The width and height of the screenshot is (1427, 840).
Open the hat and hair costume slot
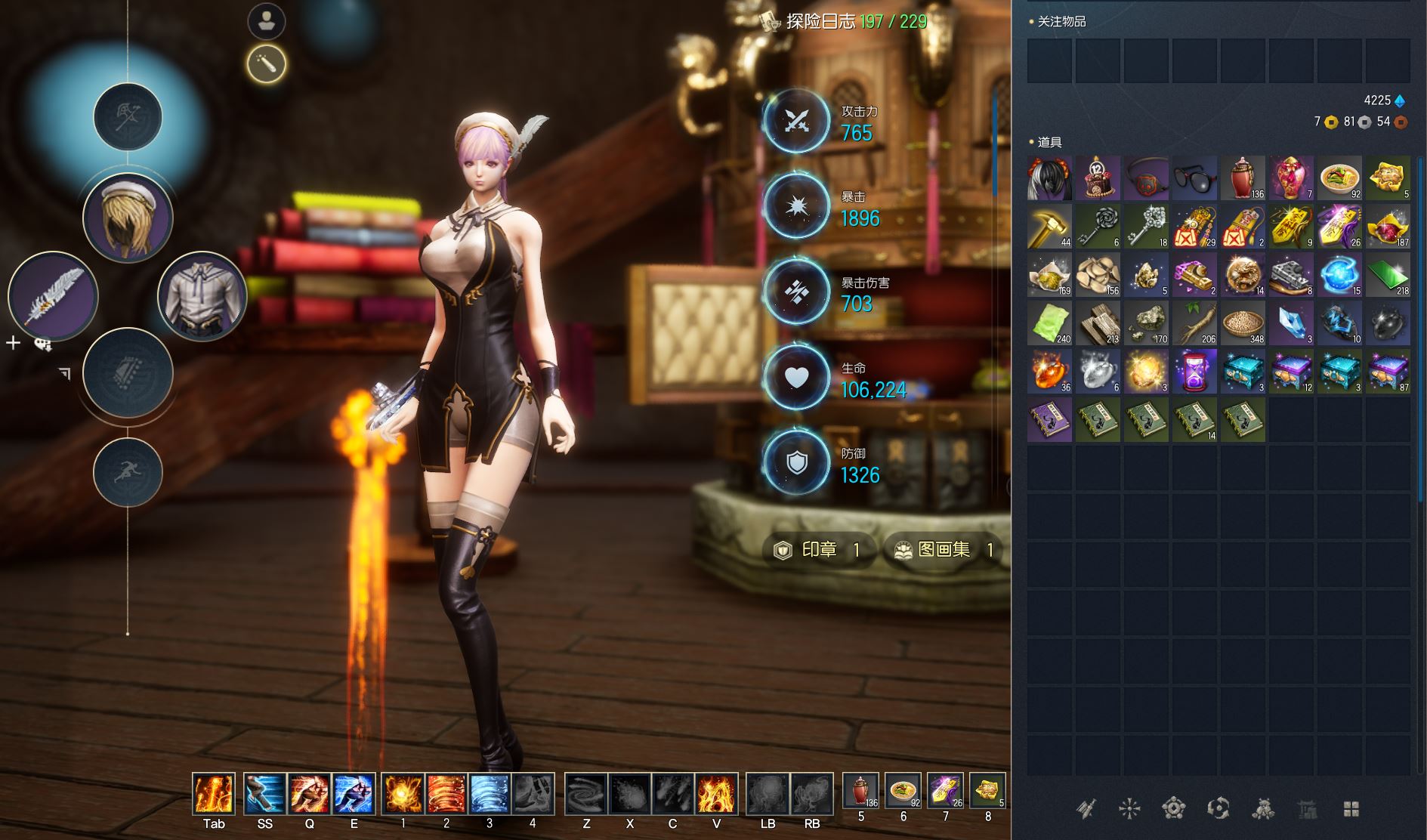click(x=128, y=218)
